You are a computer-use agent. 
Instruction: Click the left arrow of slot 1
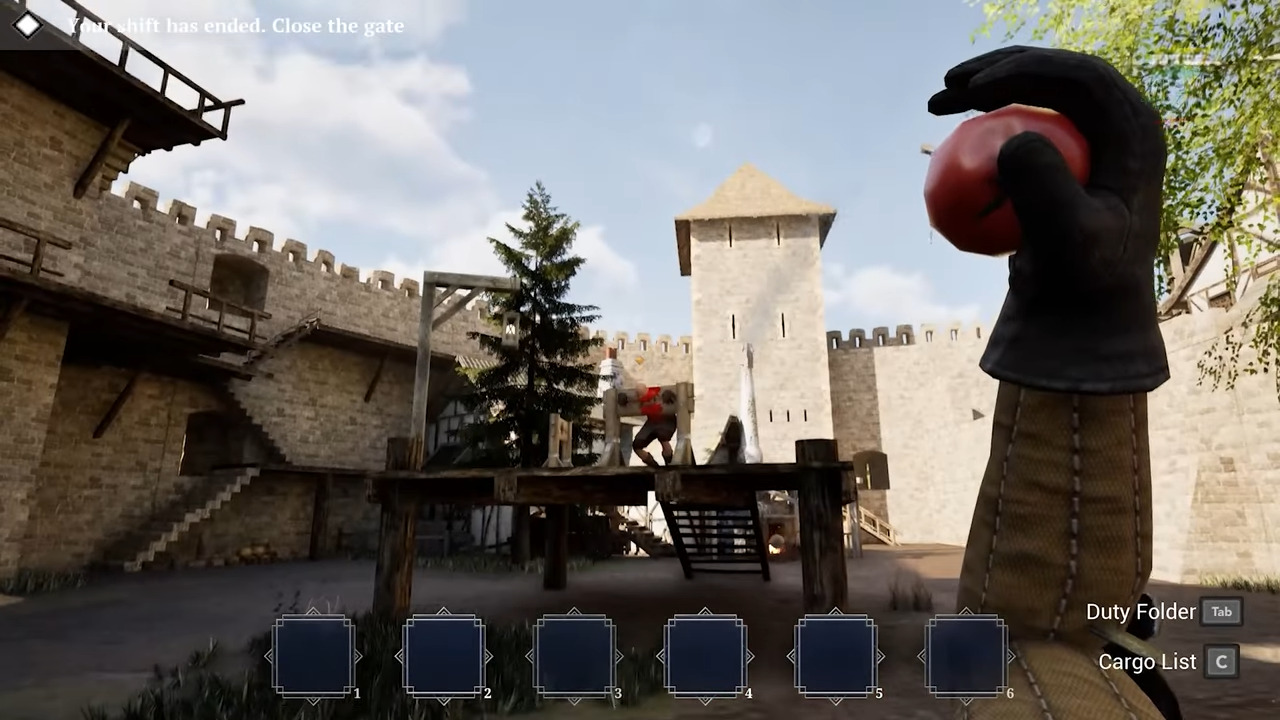[x=270, y=655]
